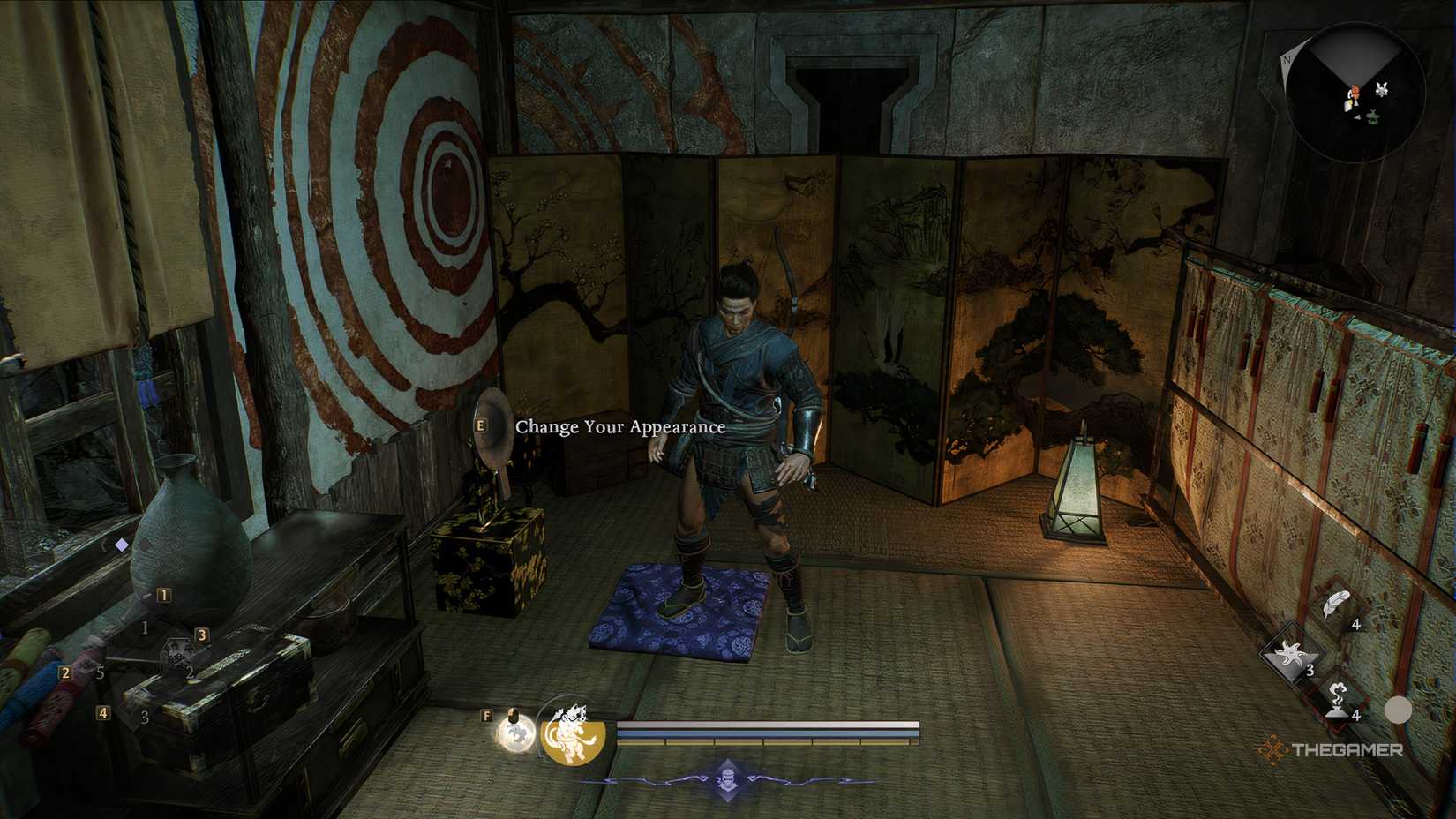This screenshot has width=1456, height=819.
Task: Click the rabbit marker on the minimap
Action: (1382, 89)
